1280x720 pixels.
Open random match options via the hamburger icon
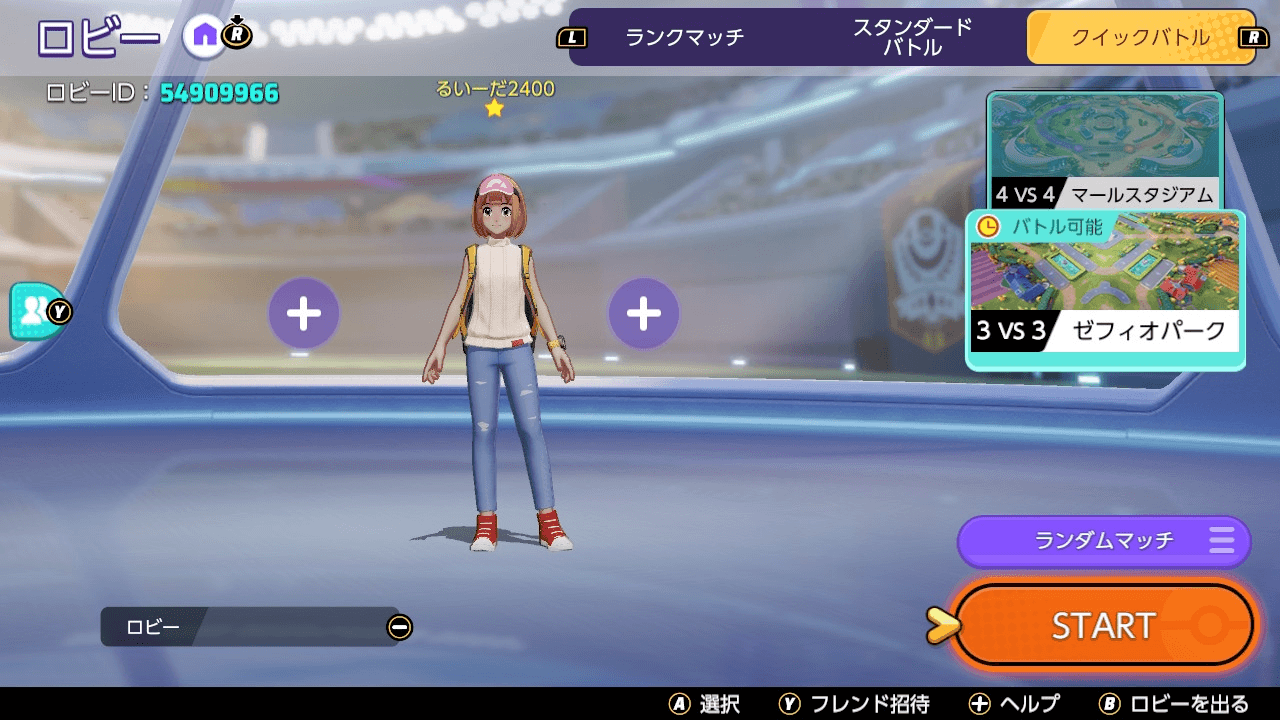point(1222,541)
